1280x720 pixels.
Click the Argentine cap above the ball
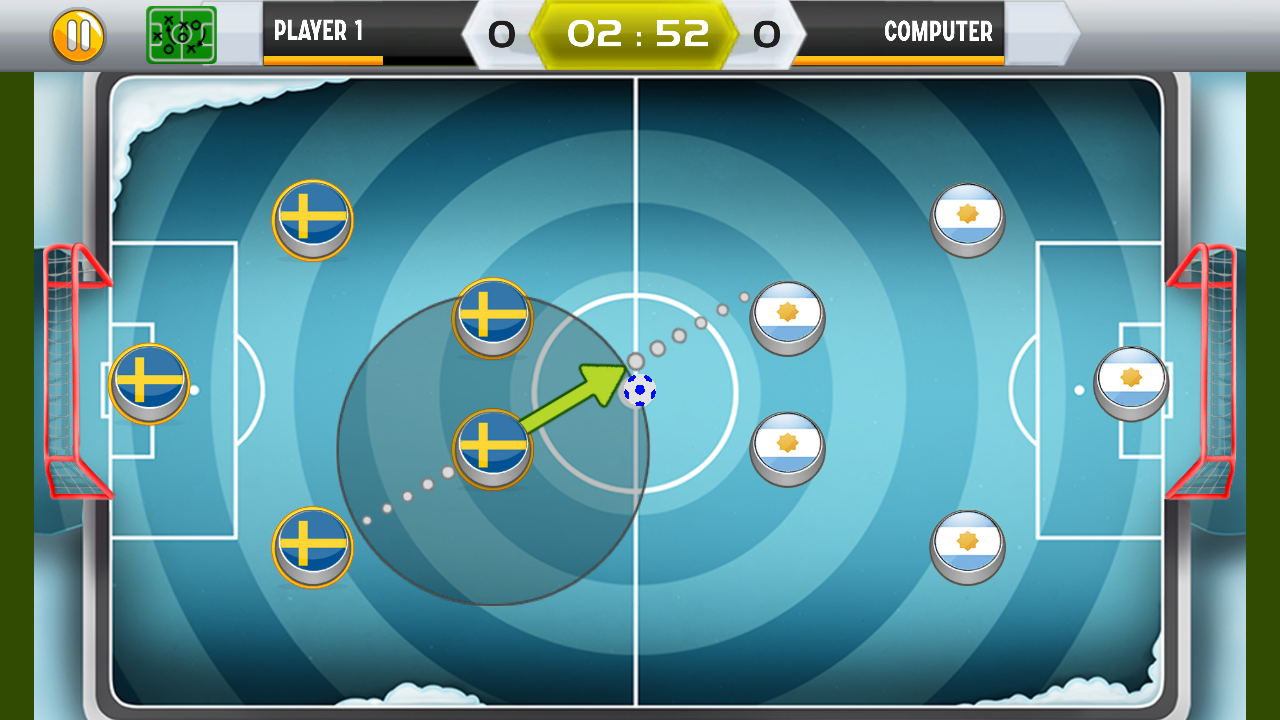point(787,313)
